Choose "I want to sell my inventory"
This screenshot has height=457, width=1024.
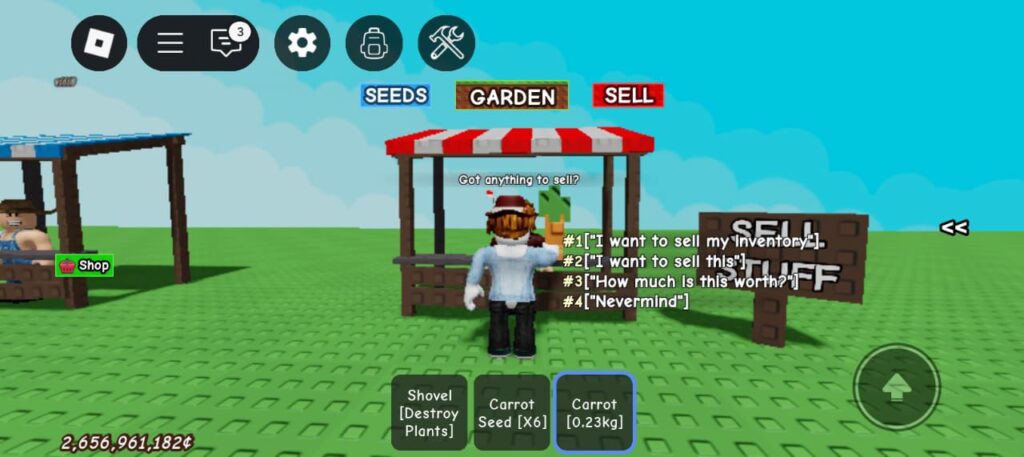(692, 241)
